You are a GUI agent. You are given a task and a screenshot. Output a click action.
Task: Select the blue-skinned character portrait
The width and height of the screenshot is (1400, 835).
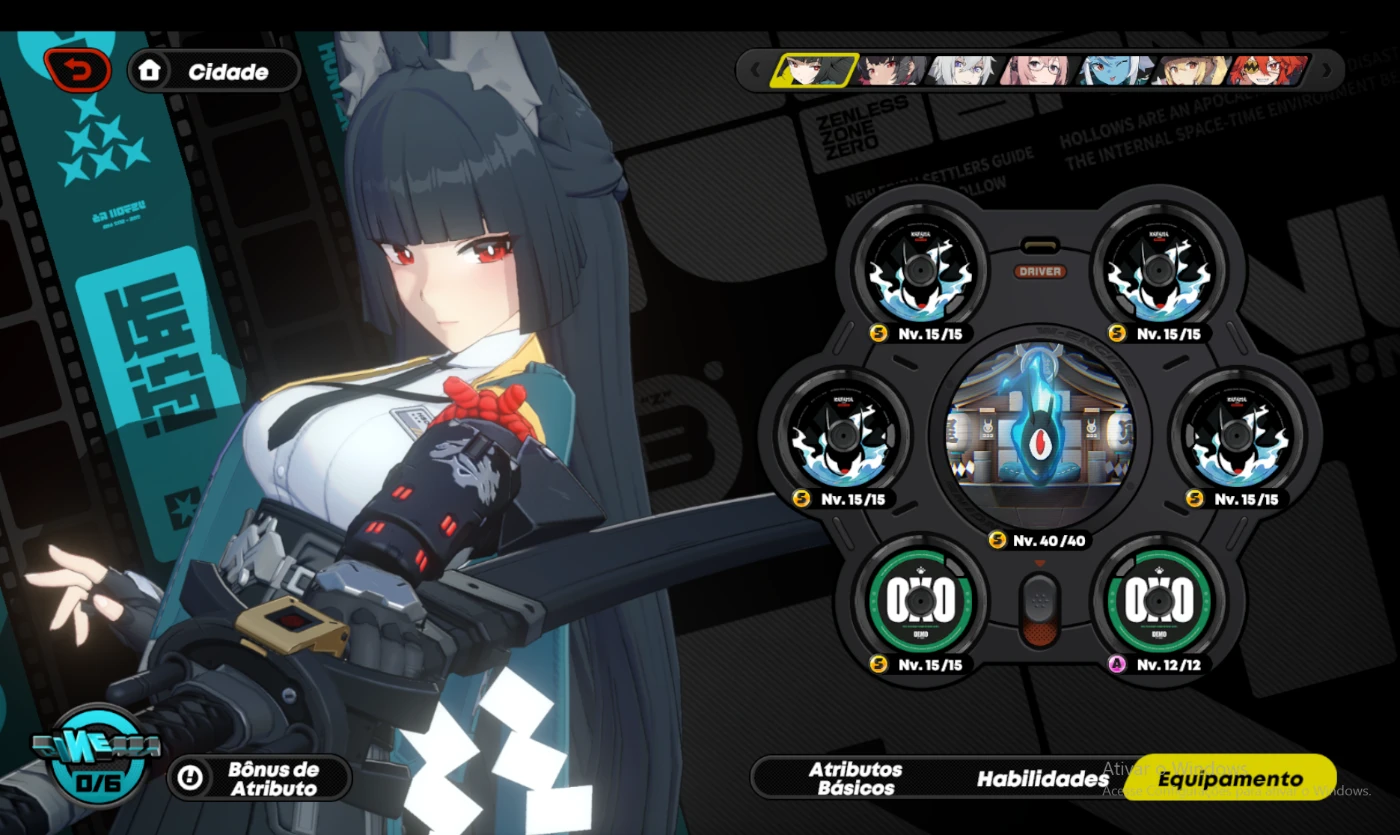pyautogui.click(x=1113, y=70)
